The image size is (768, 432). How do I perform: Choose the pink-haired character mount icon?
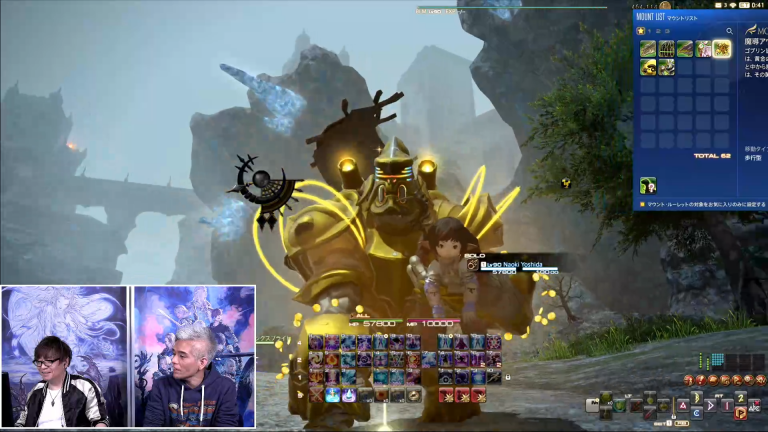pos(703,48)
